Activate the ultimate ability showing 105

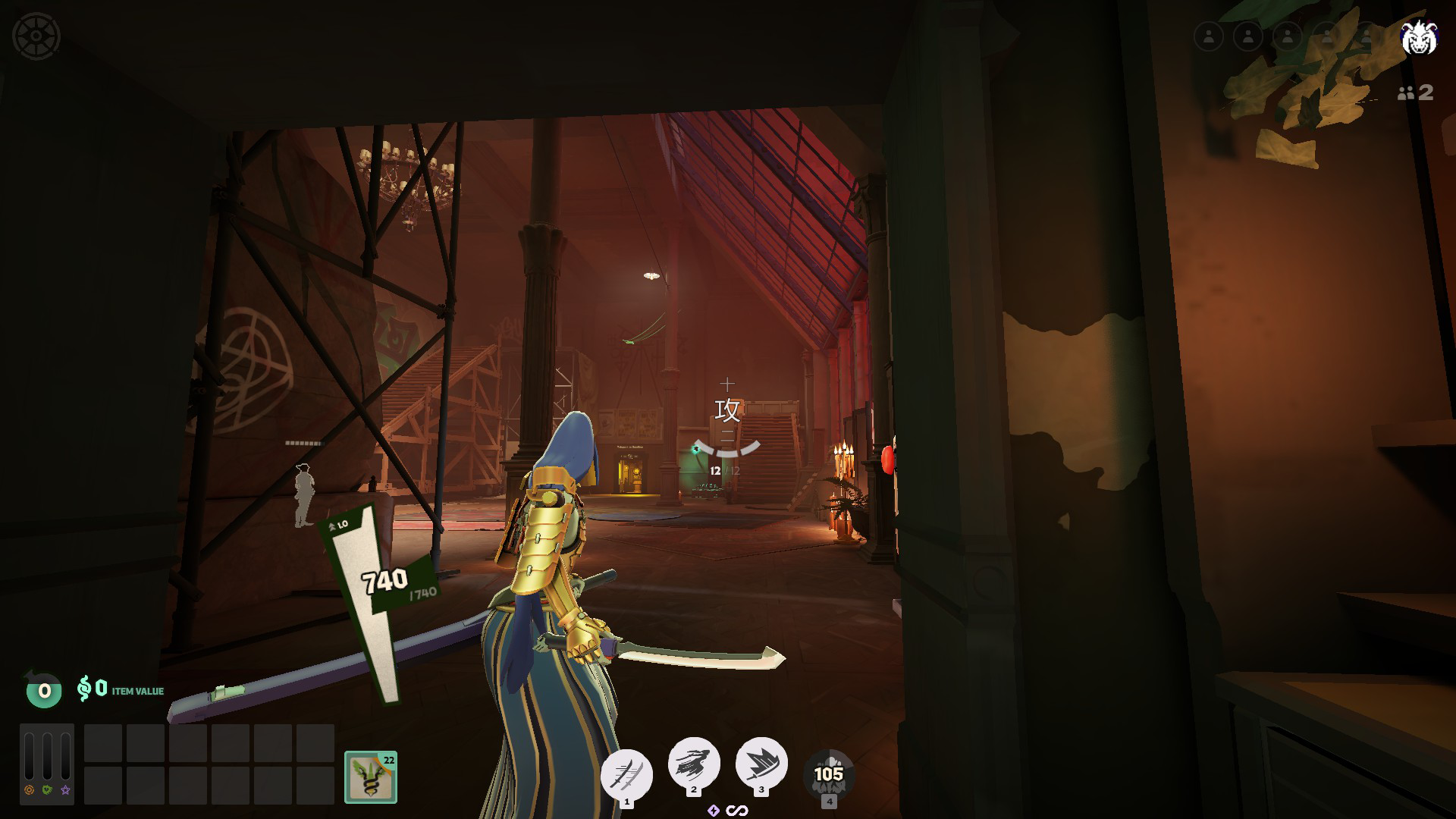pos(828,775)
